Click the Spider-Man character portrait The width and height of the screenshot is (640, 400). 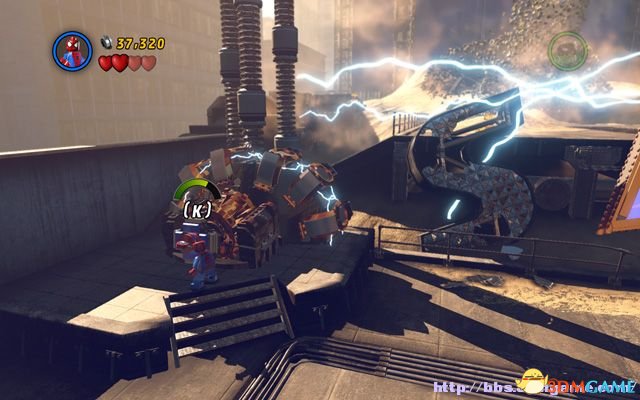(72, 50)
